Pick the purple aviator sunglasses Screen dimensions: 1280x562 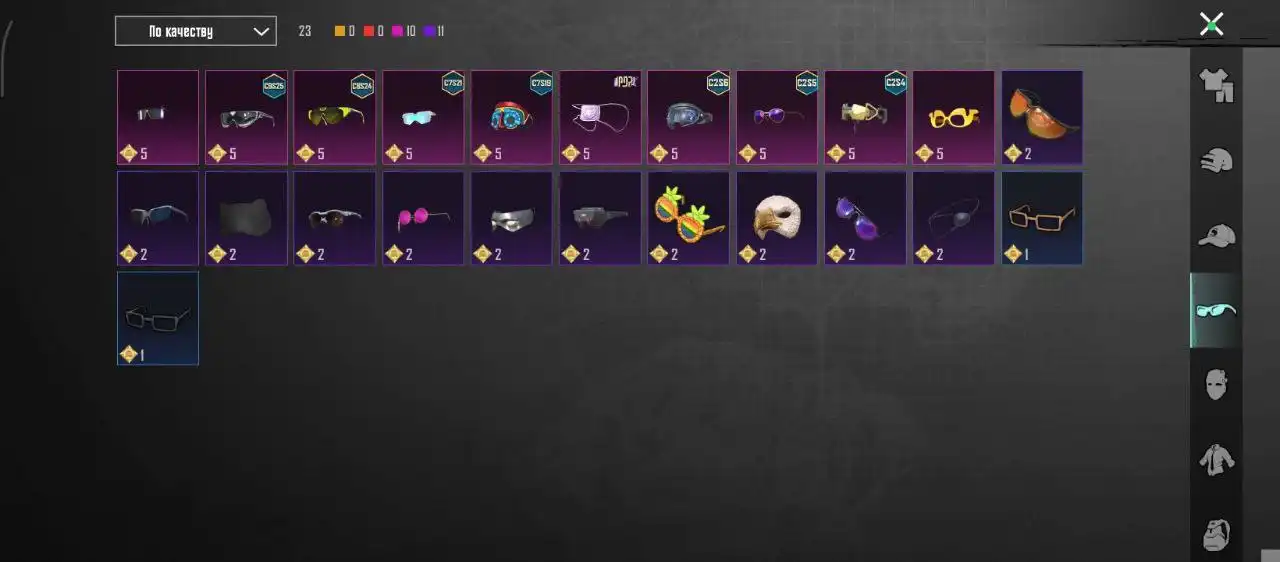(865, 218)
